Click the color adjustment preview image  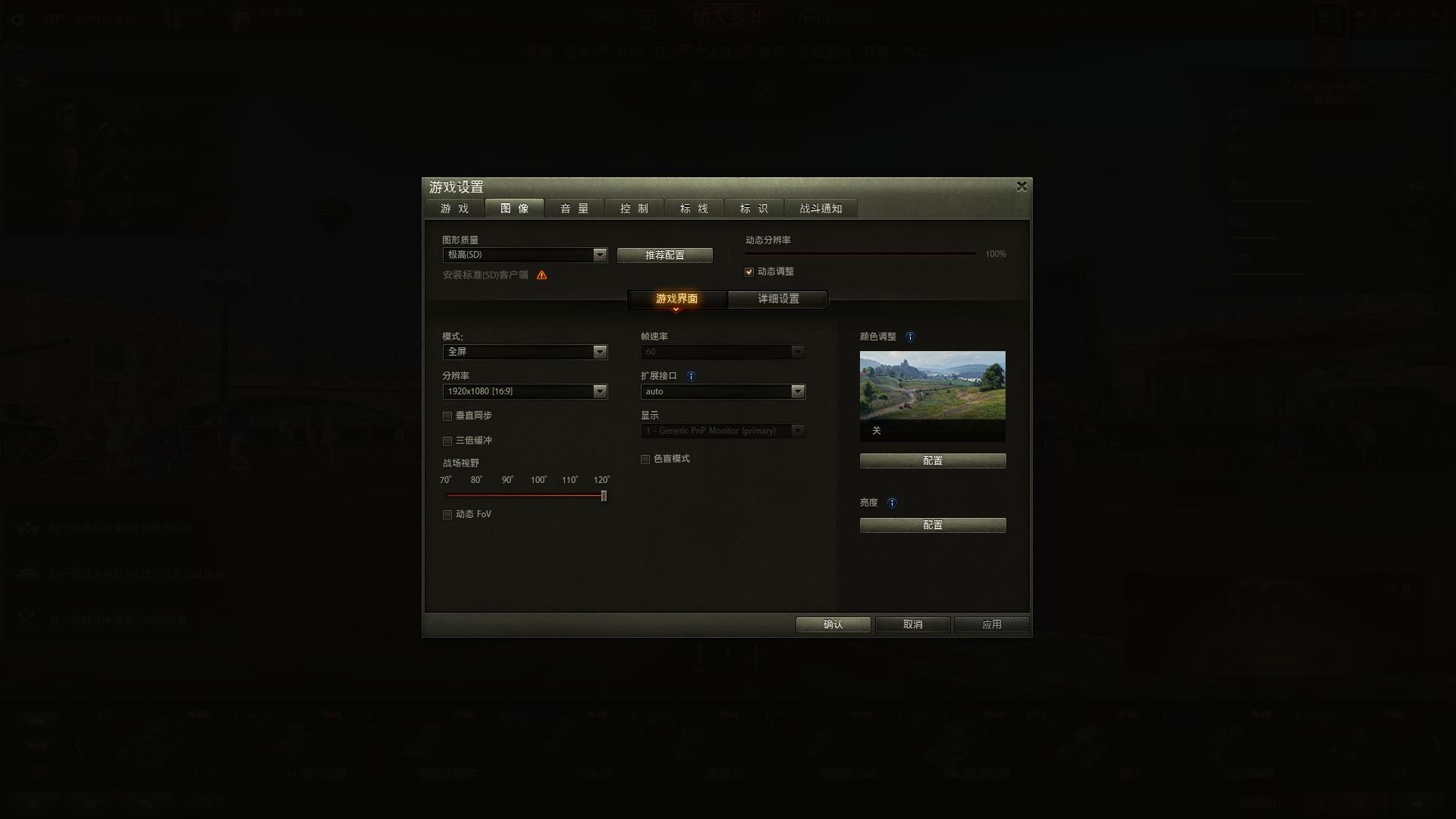pyautogui.click(x=932, y=384)
